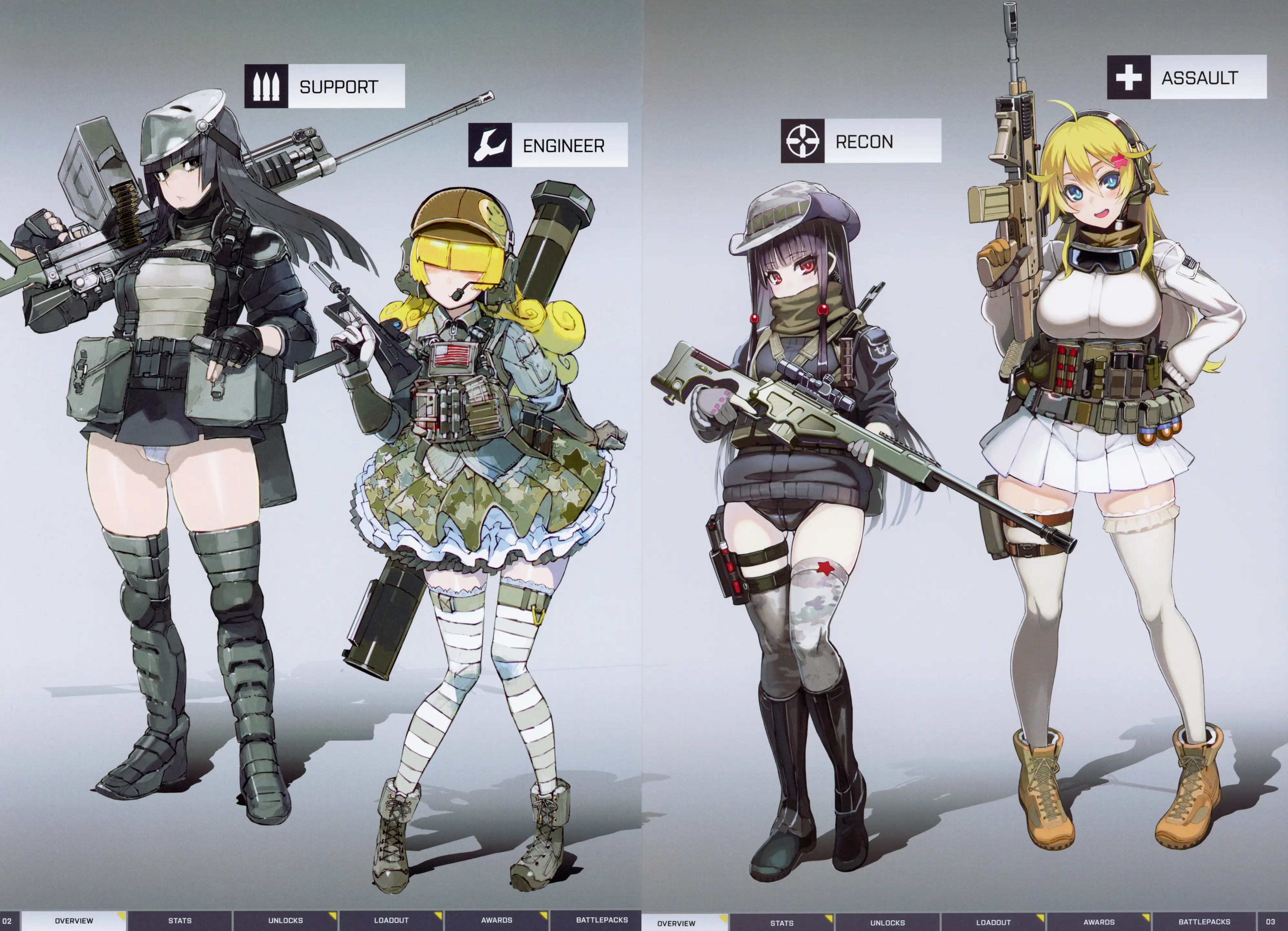
Task: Show the Unlocks tab on page 02
Action: (285, 920)
